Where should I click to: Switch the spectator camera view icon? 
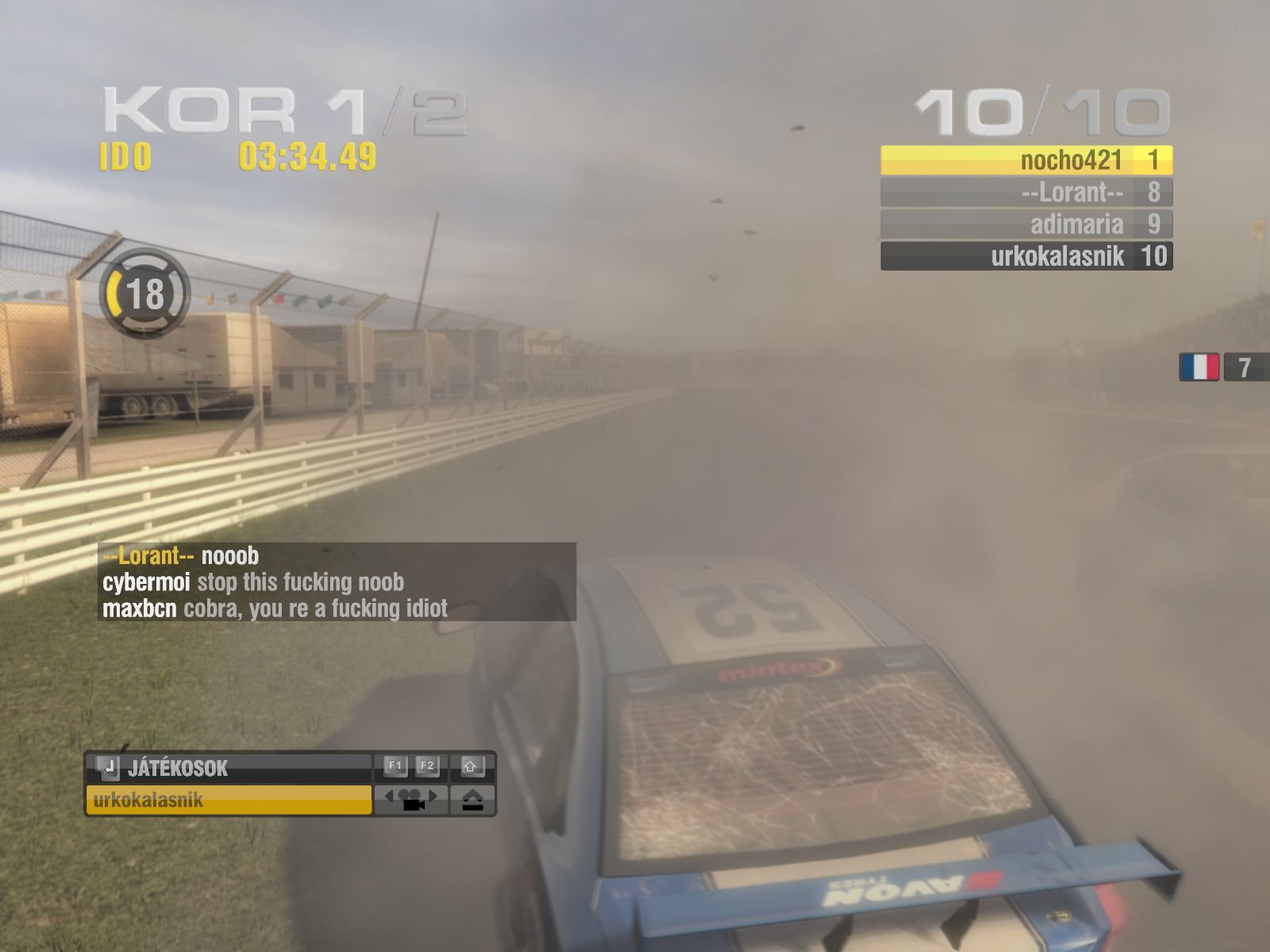[410, 800]
